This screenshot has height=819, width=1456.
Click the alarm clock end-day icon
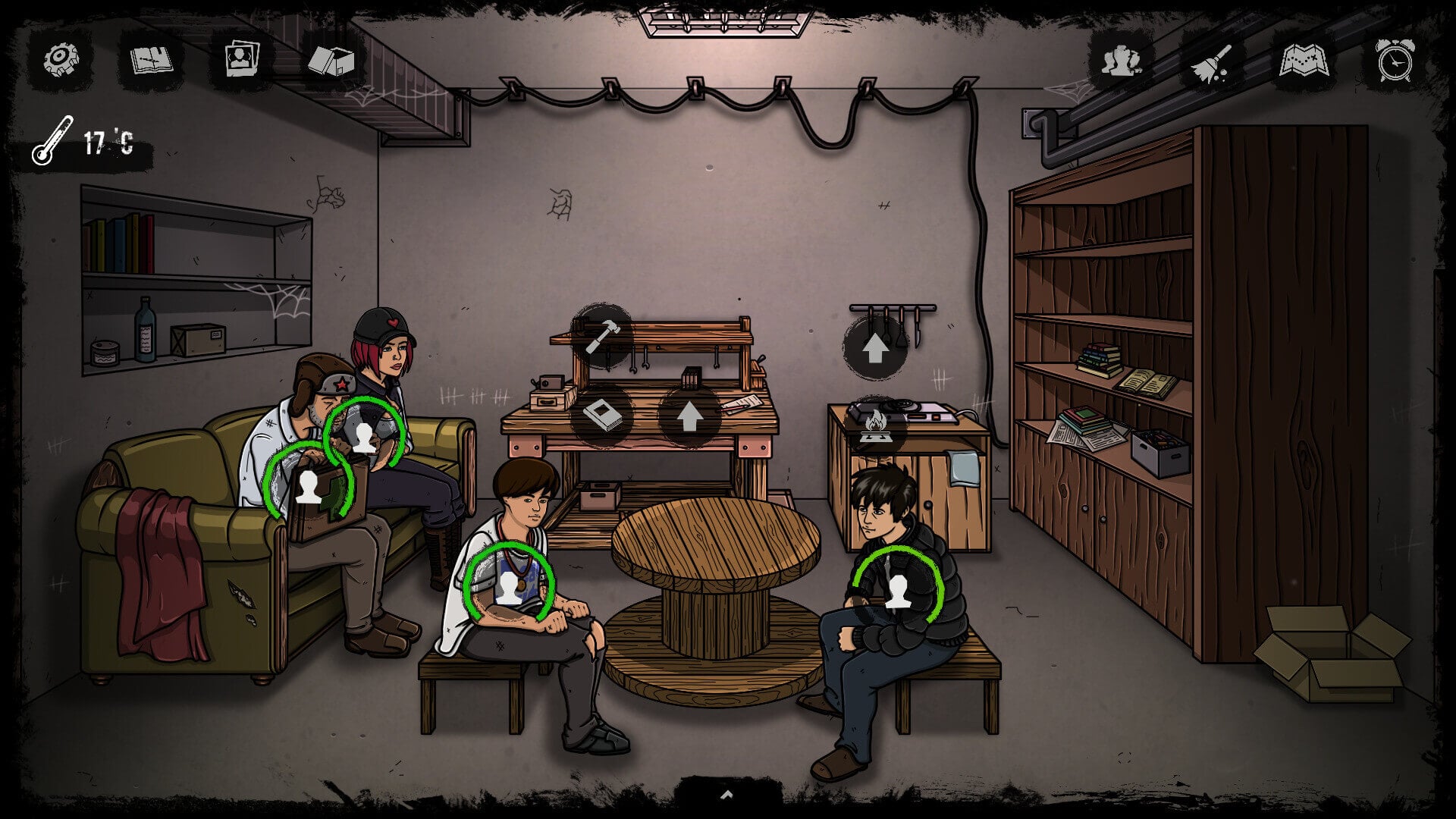click(x=1395, y=60)
